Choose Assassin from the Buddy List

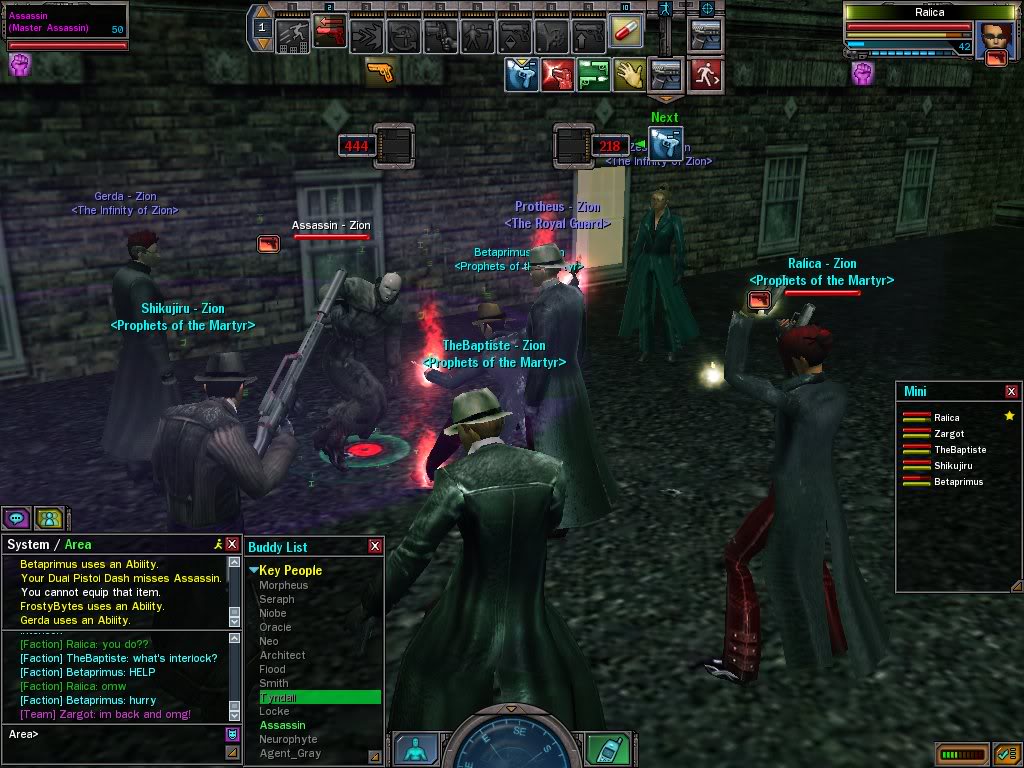[x=283, y=725]
